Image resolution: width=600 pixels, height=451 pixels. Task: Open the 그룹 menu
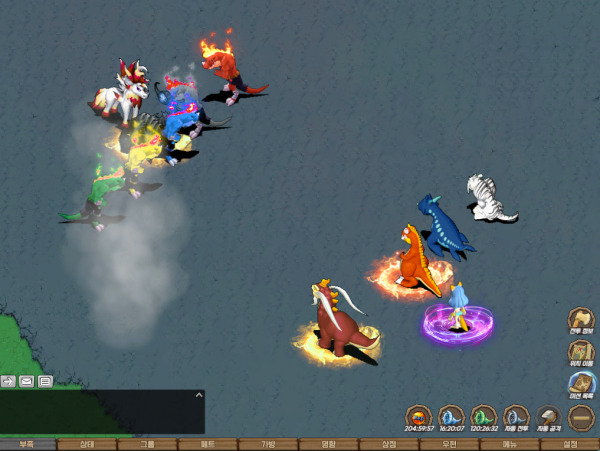coord(147,444)
